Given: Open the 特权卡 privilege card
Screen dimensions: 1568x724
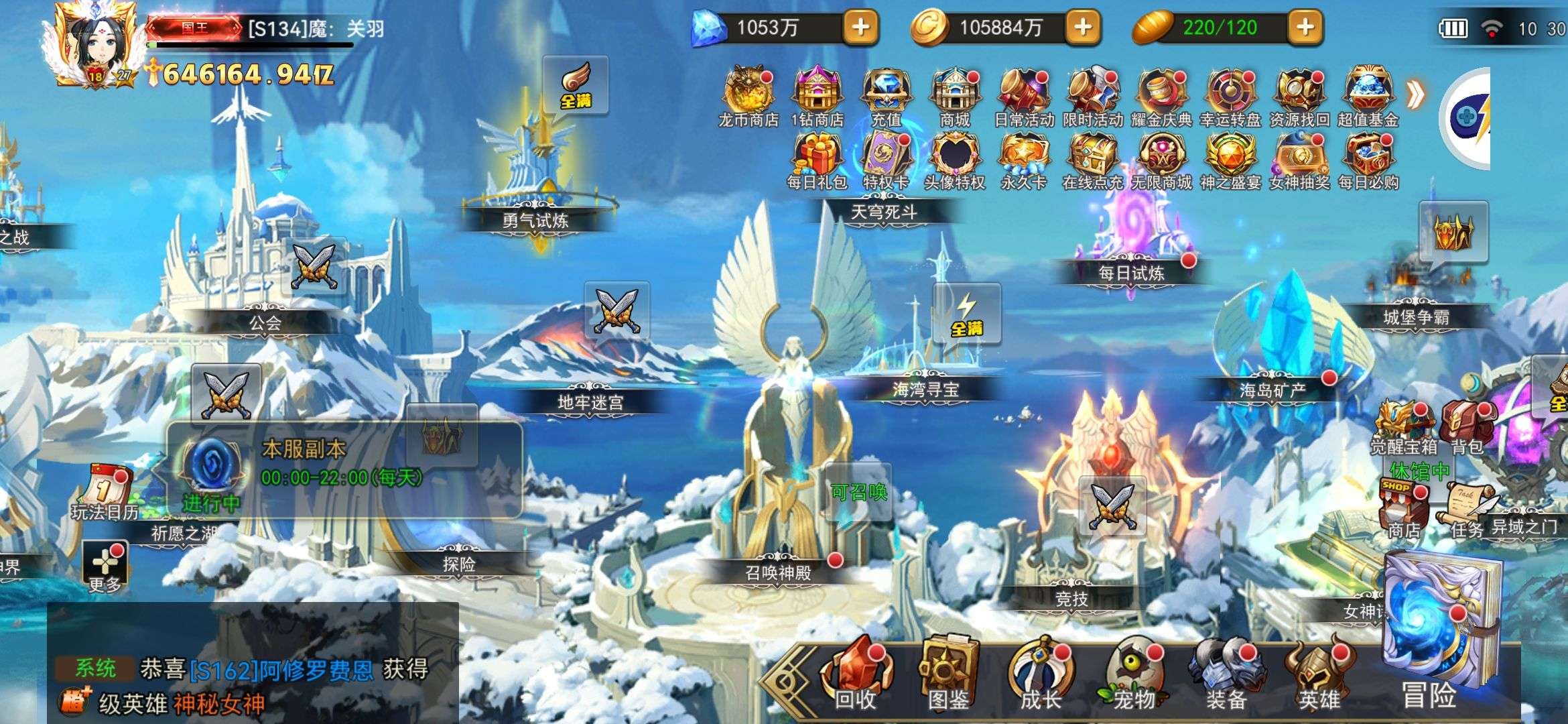Looking at the screenshot, I should tap(886, 158).
